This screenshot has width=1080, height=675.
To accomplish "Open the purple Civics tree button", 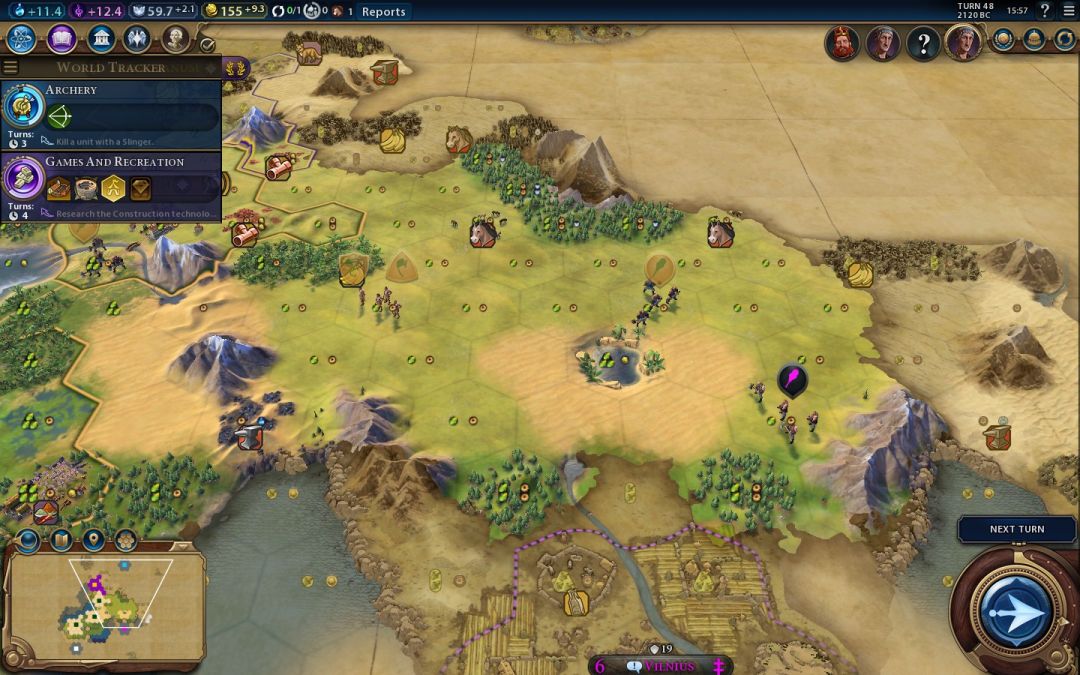I will (61, 40).
